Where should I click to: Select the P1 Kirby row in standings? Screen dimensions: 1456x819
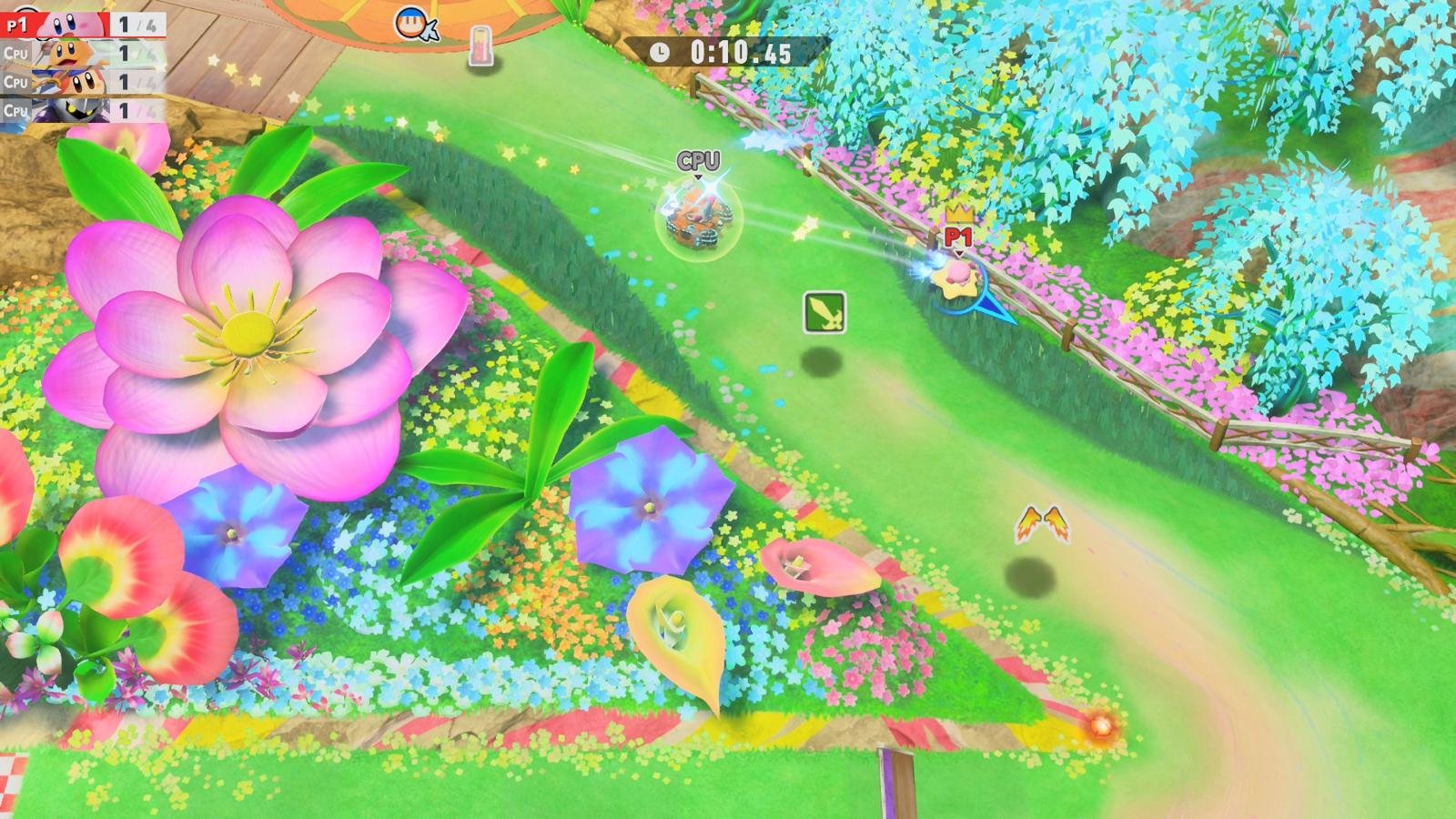[82, 25]
